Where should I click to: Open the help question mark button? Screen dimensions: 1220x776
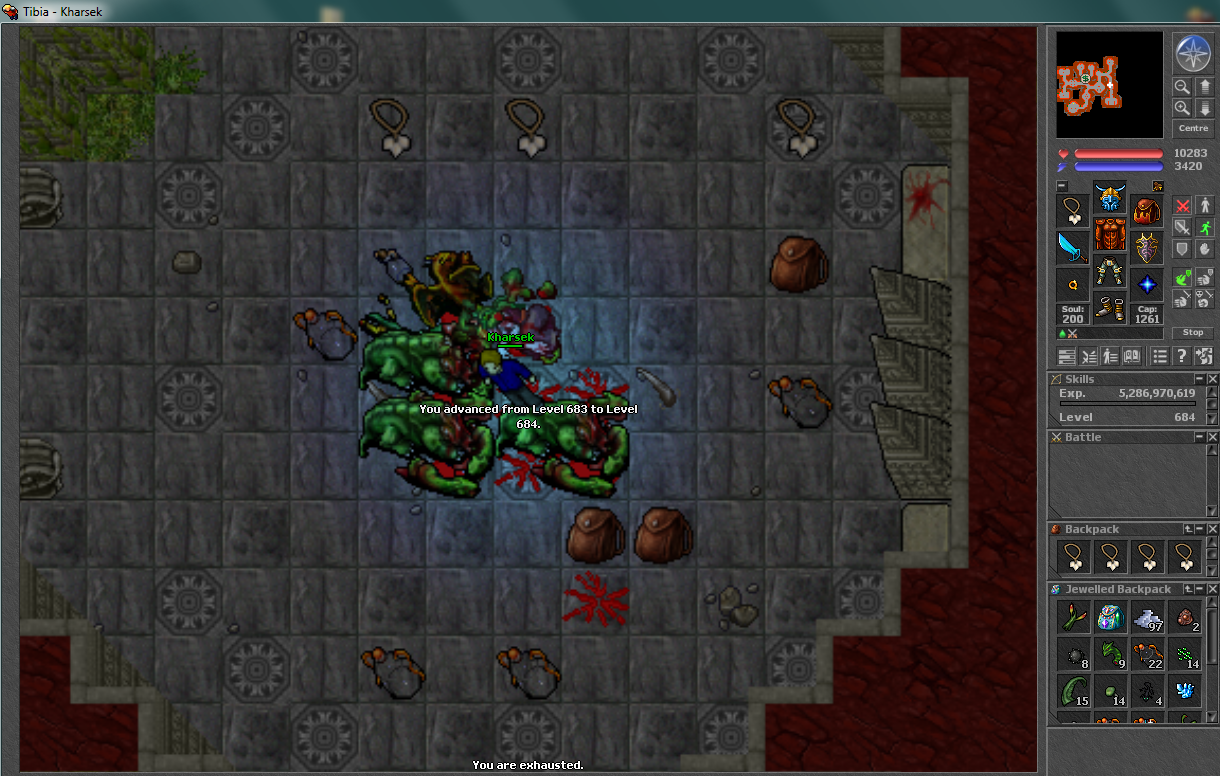pos(1181,356)
